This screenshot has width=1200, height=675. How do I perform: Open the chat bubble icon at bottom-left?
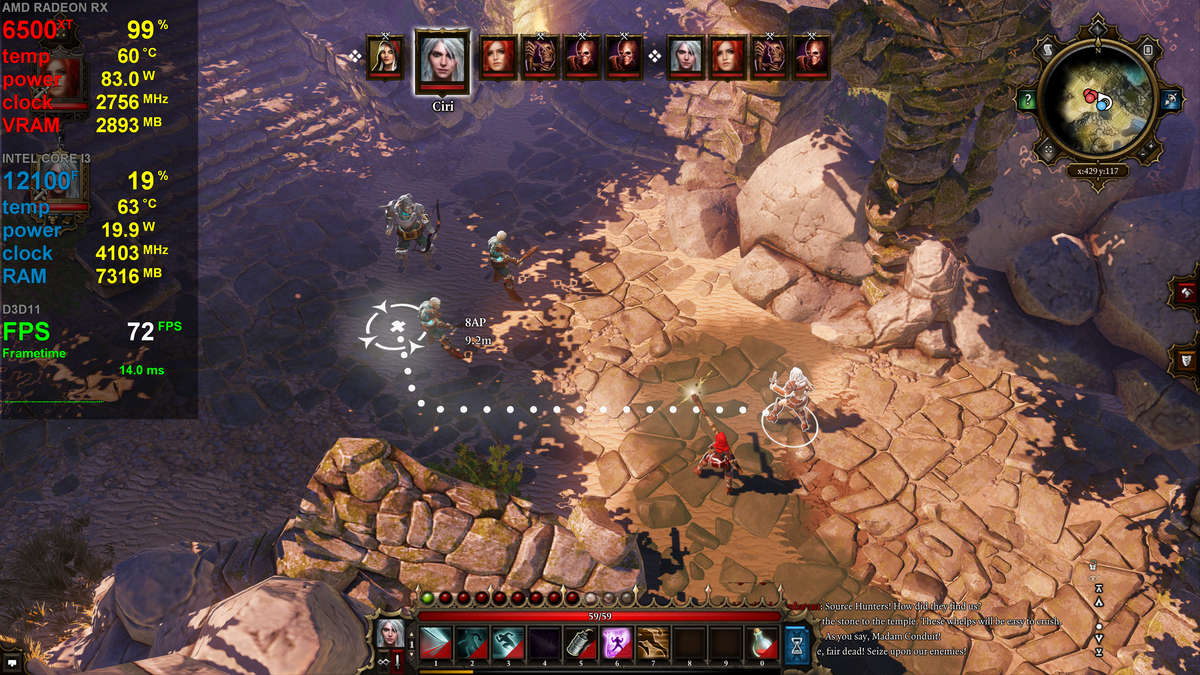tap(12, 661)
